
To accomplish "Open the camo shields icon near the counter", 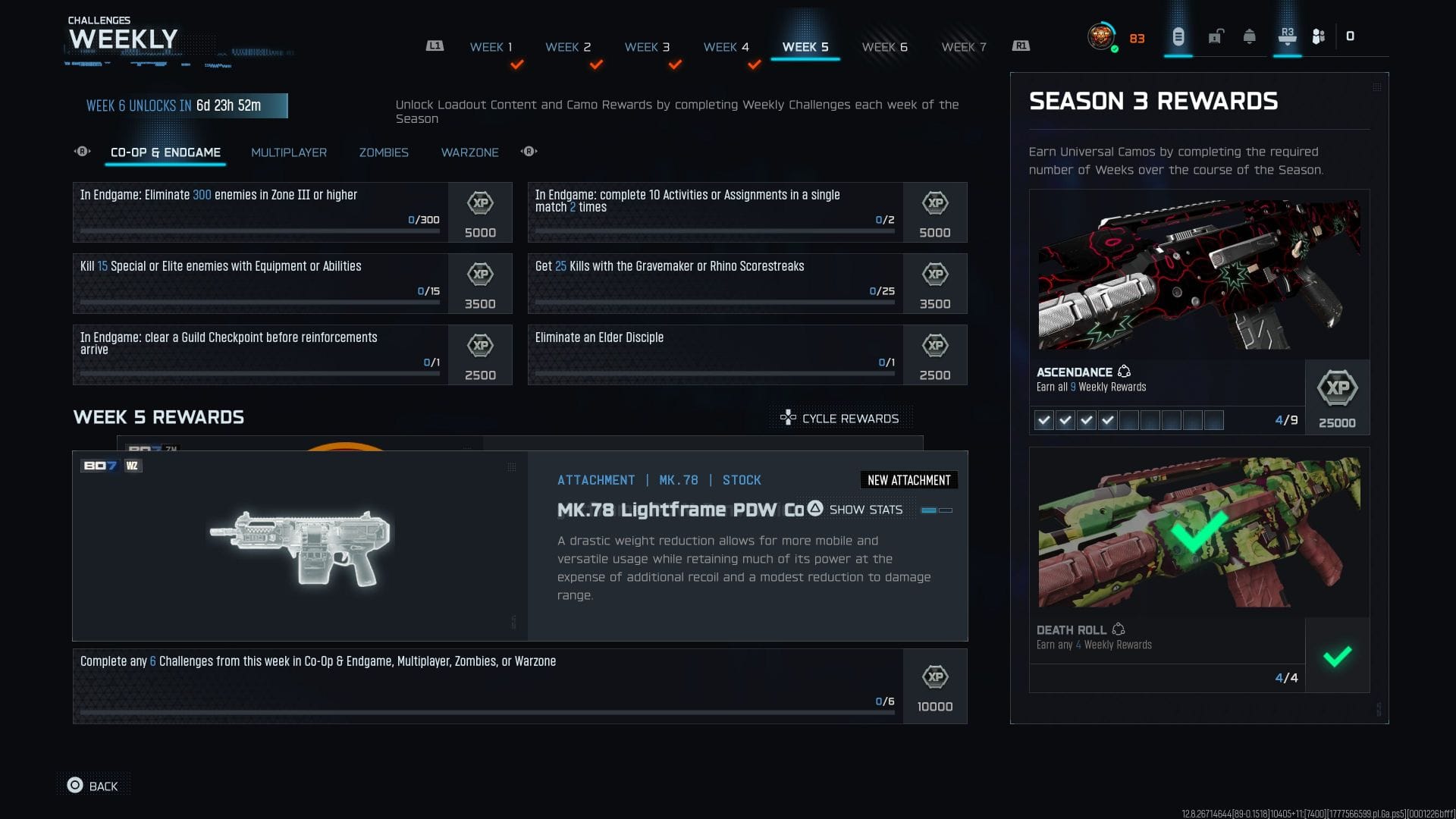I will 1318,35.
